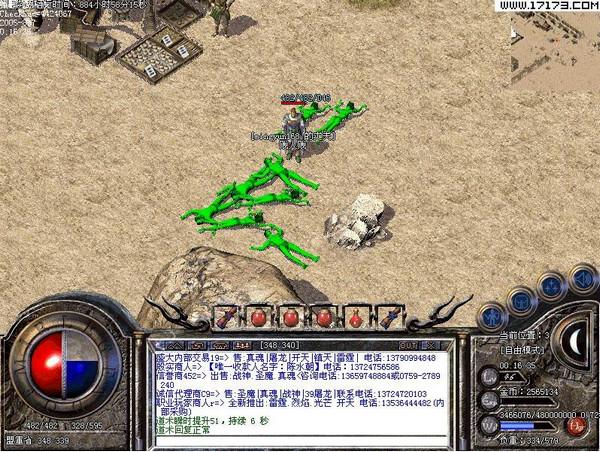Click the E stone button

pos(487,400)
